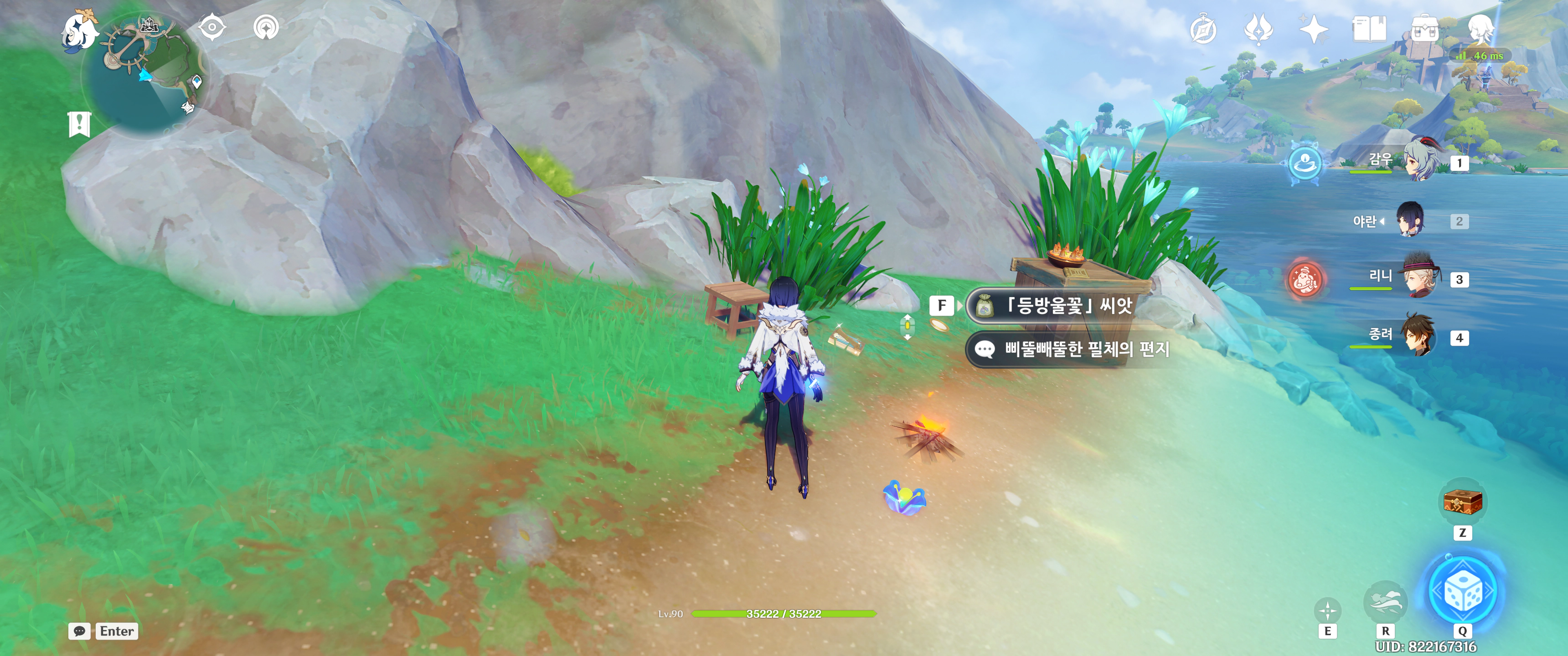Open the wish star icon

pos(1313,29)
